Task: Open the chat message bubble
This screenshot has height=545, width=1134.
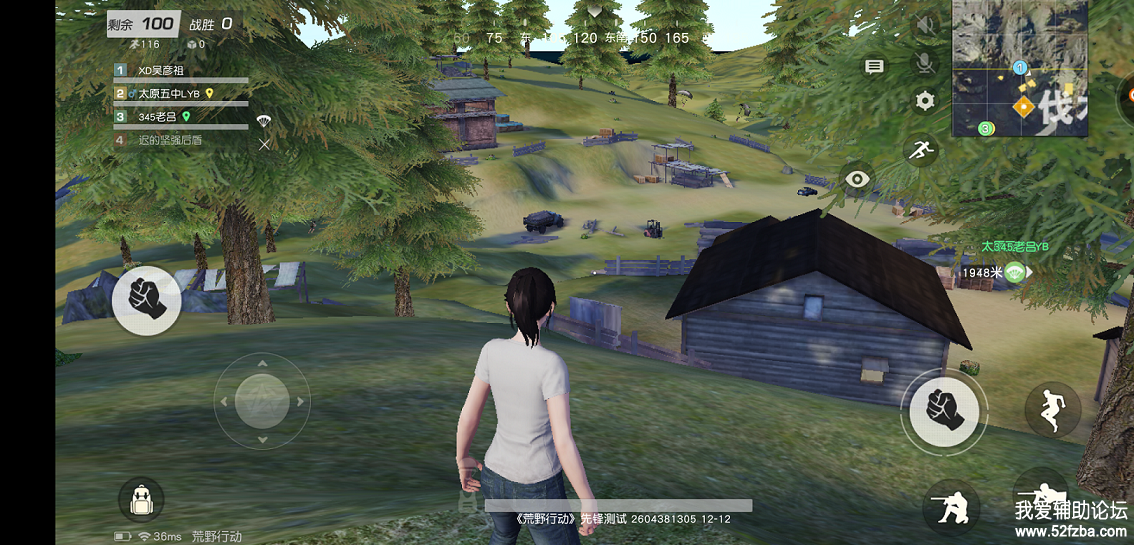Action: click(874, 67)
